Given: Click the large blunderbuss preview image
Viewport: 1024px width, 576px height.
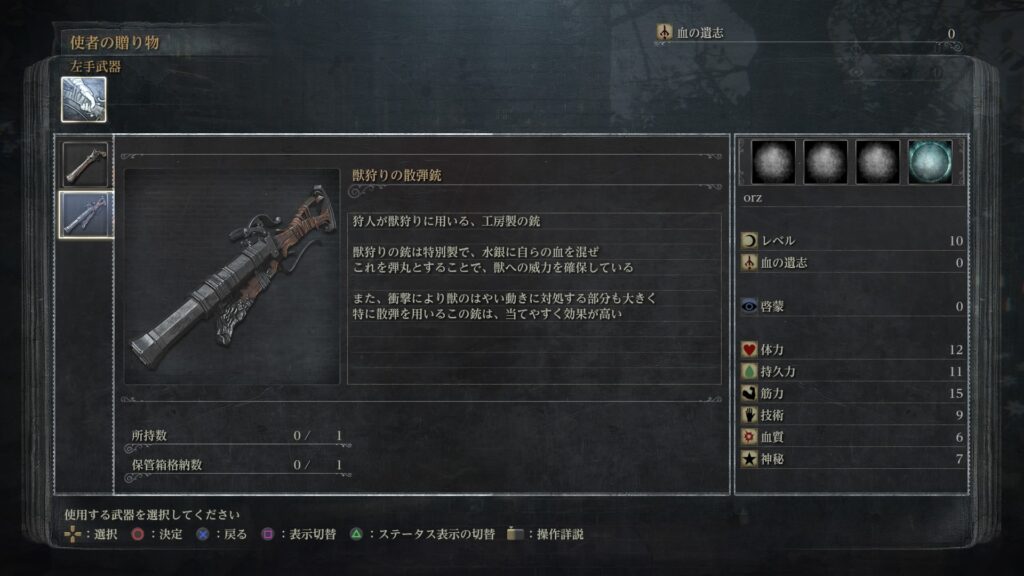Looking at the screenshot, I should pyautogui.click(x=232, y=276).
